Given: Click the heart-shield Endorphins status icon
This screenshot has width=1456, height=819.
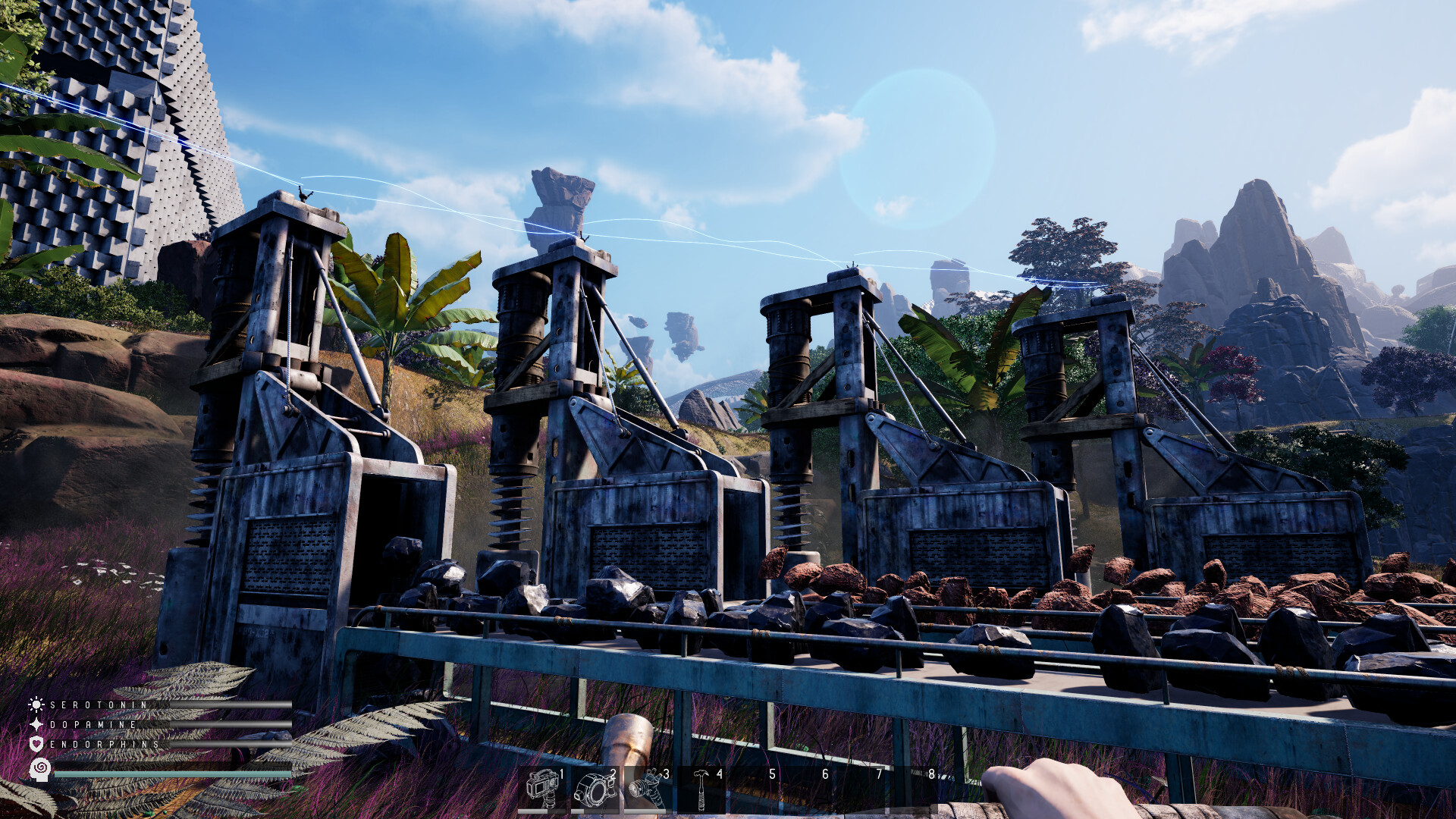Looking at the screenshot, I should (x=36, y=745).
